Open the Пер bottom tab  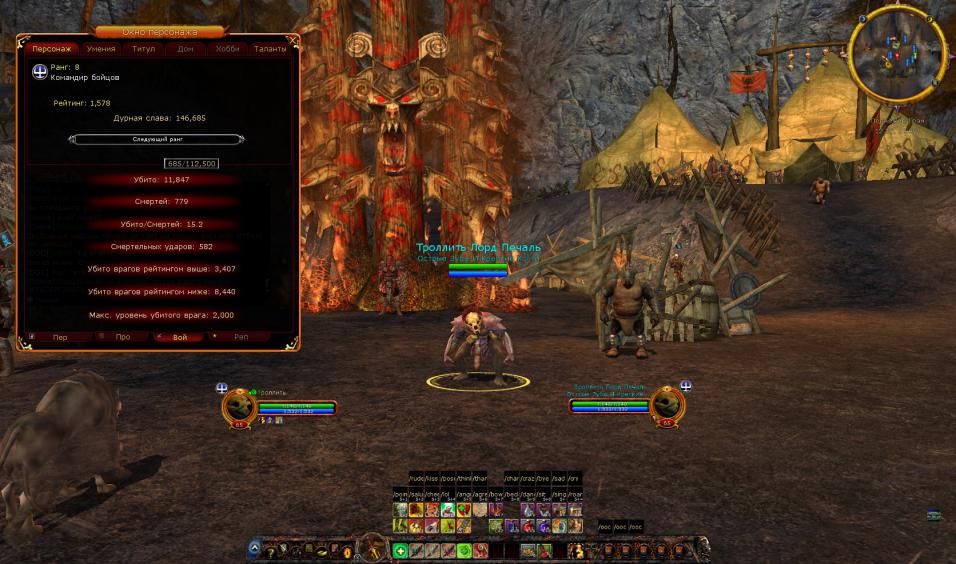point(59,337)
